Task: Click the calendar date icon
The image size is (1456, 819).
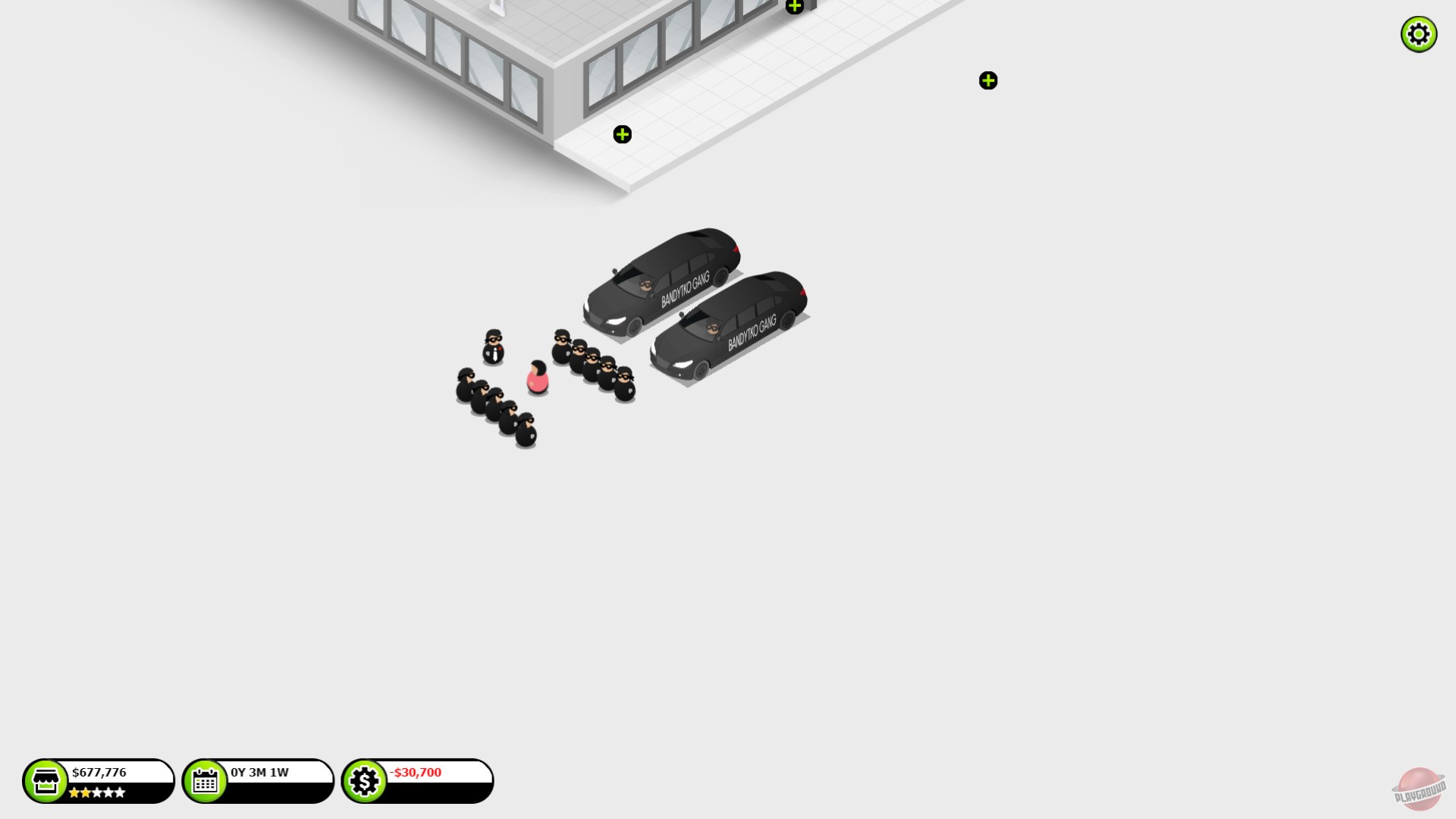Action: pos(205,780)
